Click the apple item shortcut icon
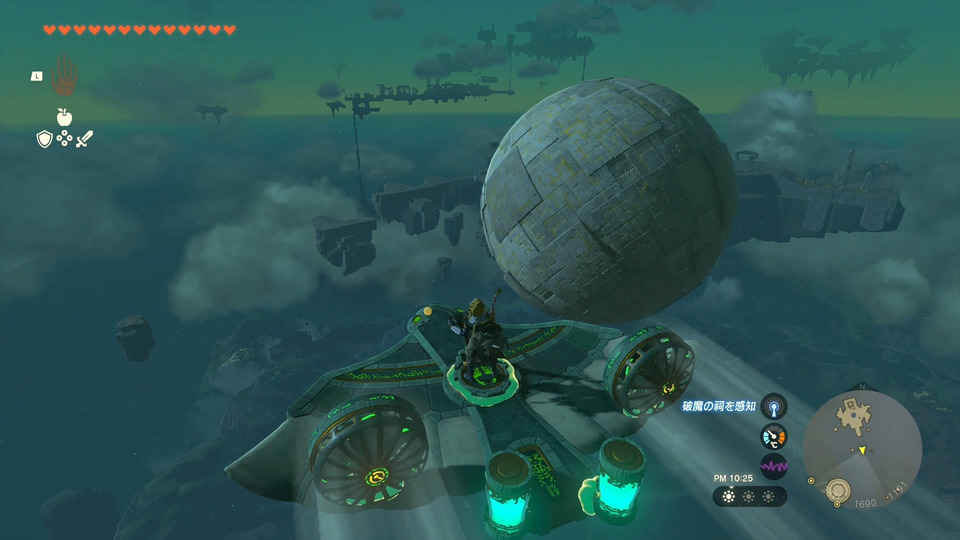960x540 pixels. (64, 117)
